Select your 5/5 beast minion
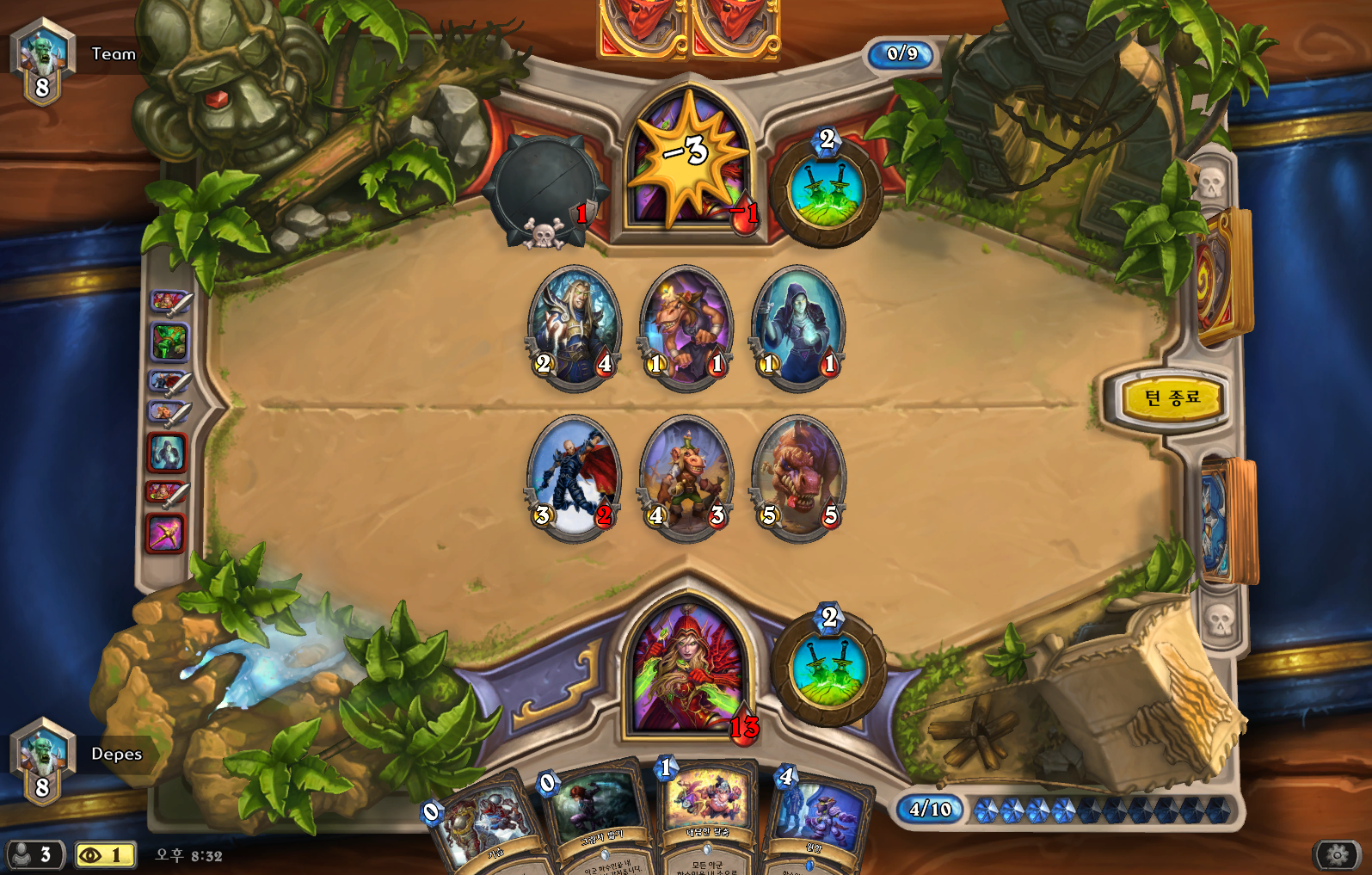Screen dimensions: 1372x875 click(x=798, y=478)
